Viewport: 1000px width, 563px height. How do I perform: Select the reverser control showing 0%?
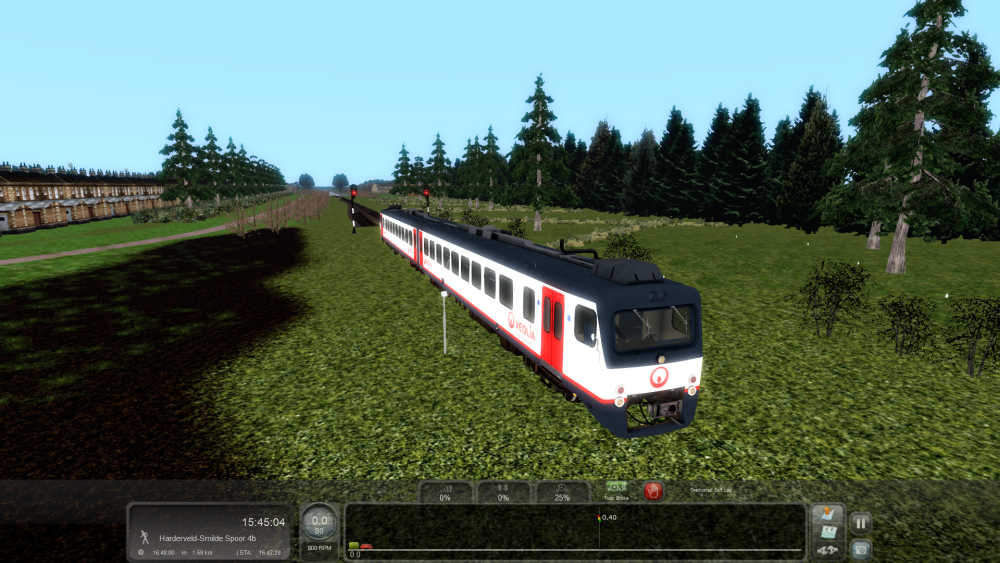[x=503, y=492]
